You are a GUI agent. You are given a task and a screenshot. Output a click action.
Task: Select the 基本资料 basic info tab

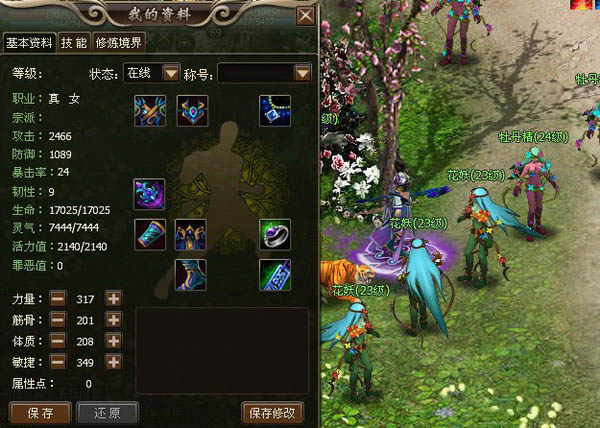pyautogui.click(x=28, y=42)
